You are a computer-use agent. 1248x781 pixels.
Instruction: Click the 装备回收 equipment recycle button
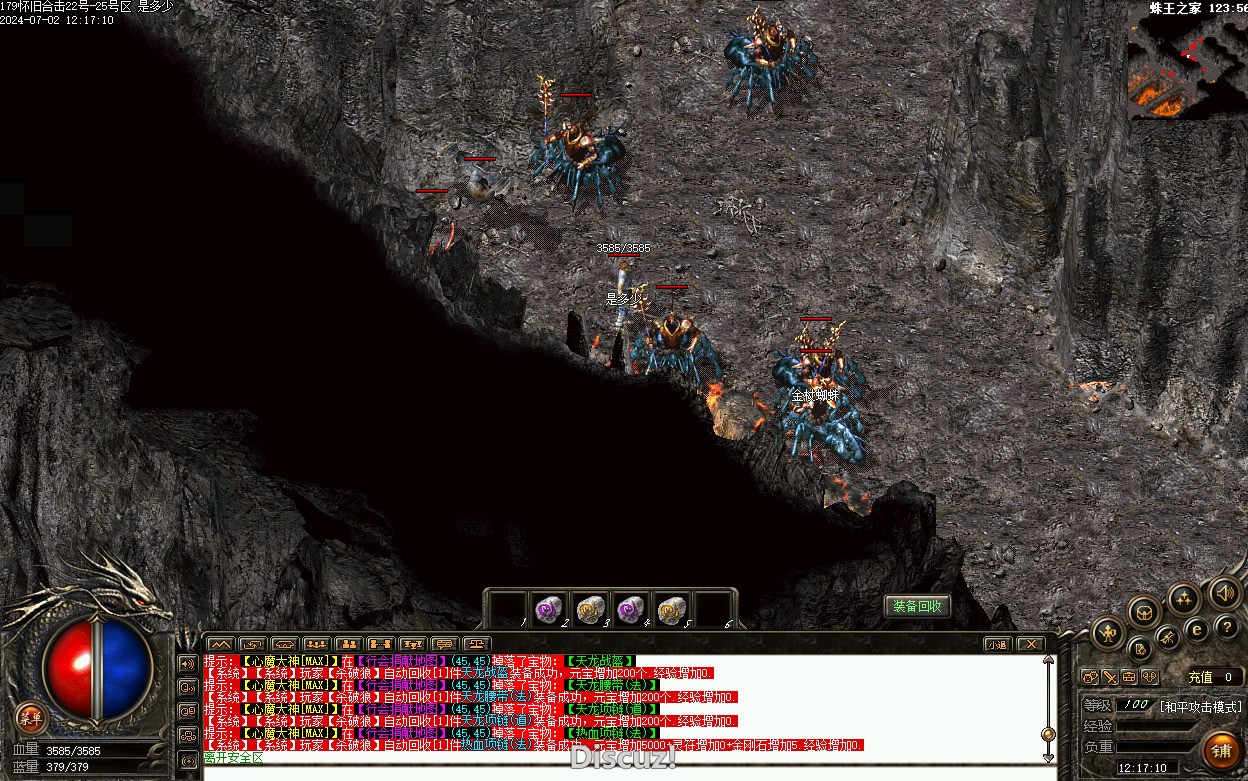coord(917,606)
